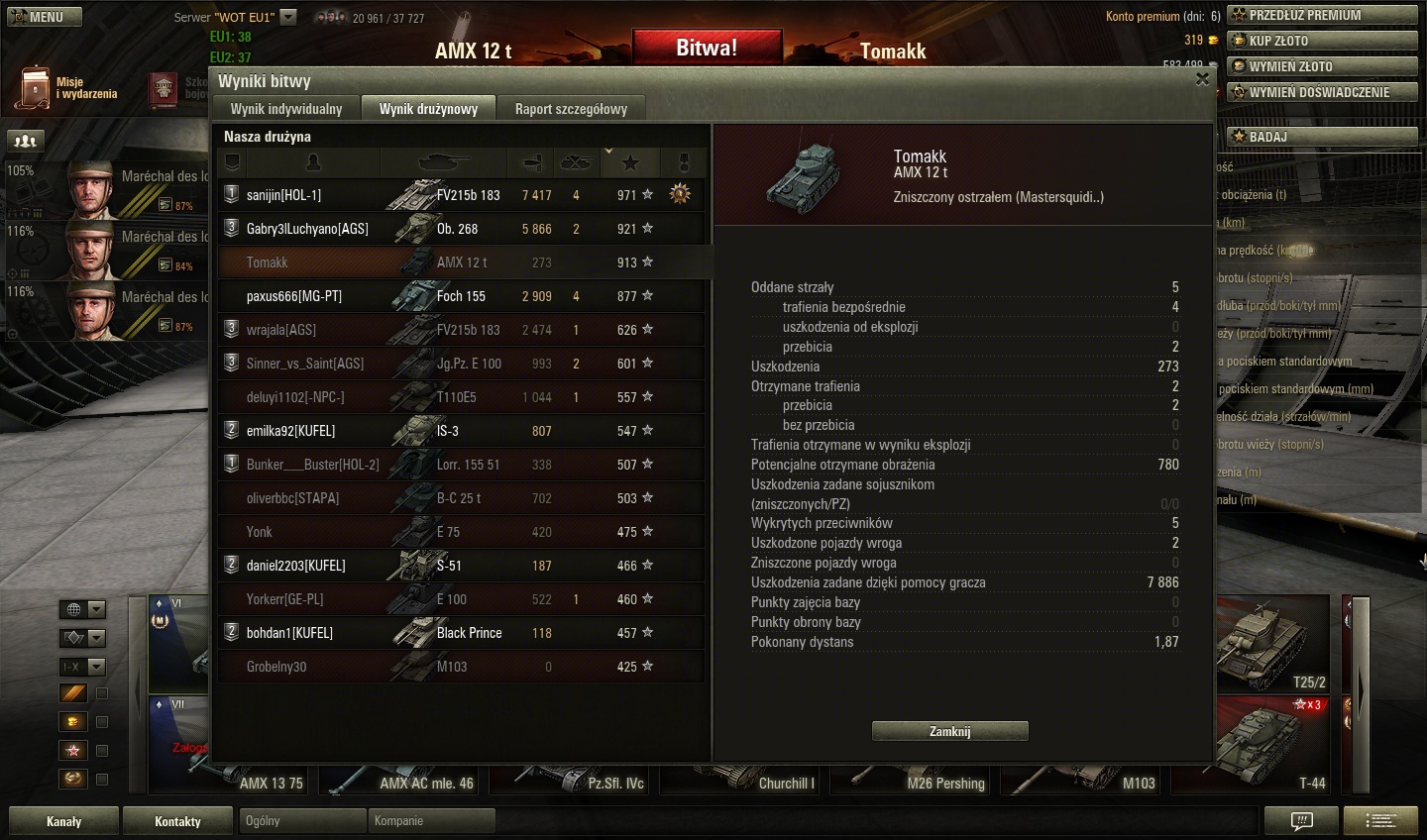1427x840 pixels.
Task: Extend premium via Przedłuż Premium
Action: 1322,15
